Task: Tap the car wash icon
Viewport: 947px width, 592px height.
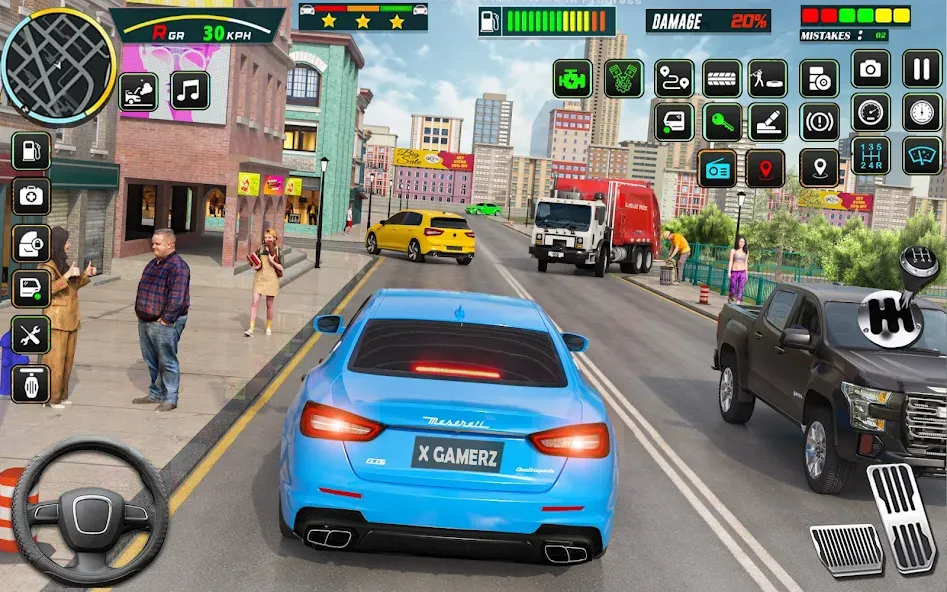Action: 138,91
